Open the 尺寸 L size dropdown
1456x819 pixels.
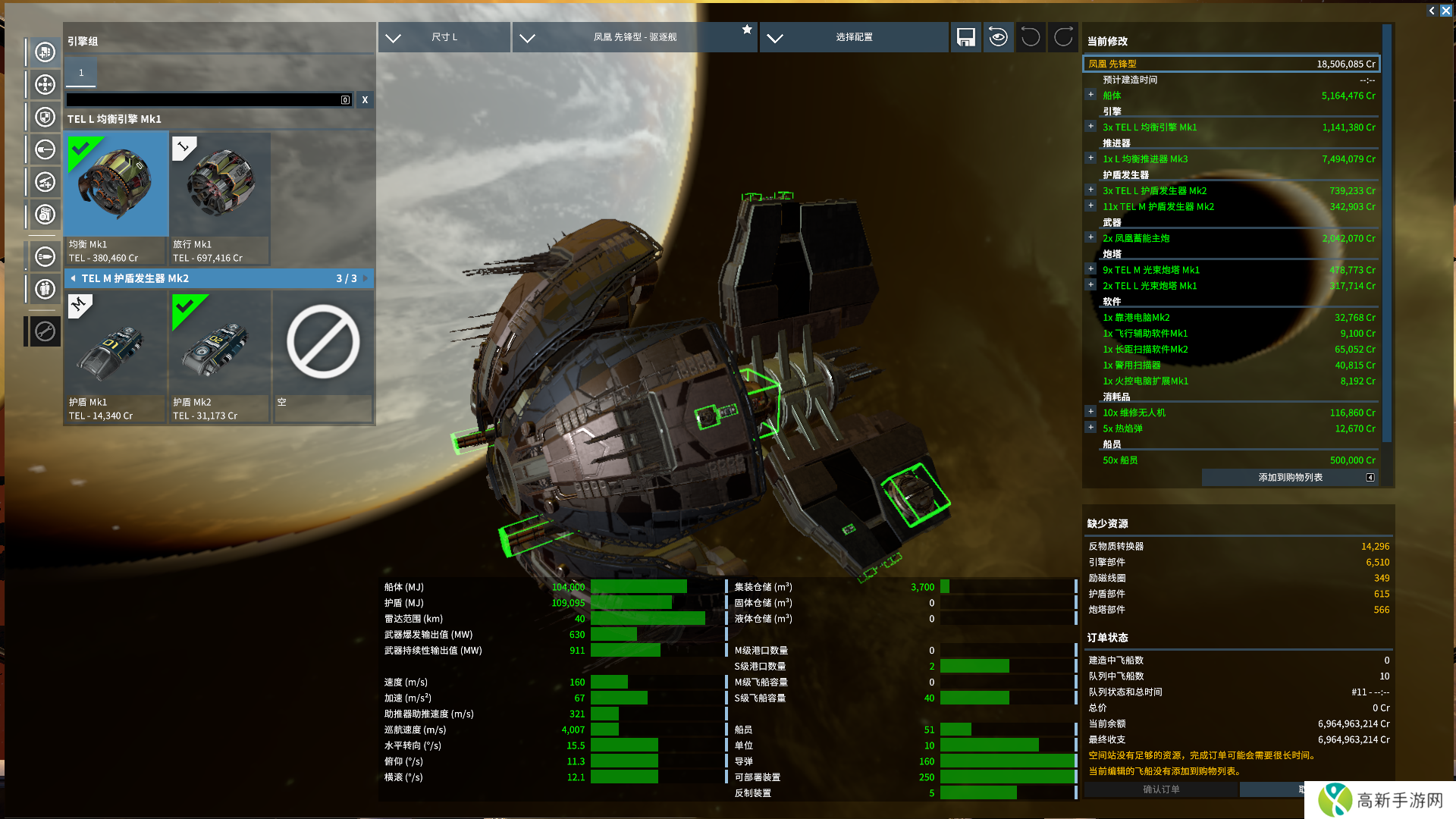444,37
